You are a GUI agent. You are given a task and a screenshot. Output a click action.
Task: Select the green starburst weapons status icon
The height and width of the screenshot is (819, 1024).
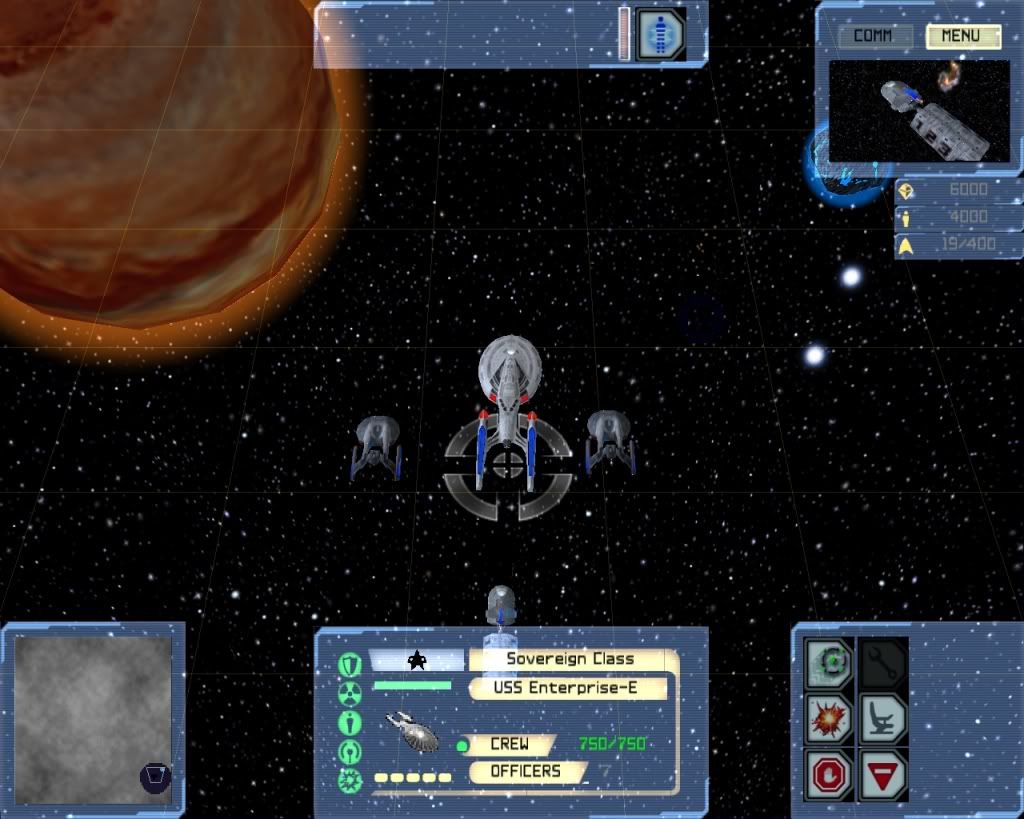(x=350, y=779)
